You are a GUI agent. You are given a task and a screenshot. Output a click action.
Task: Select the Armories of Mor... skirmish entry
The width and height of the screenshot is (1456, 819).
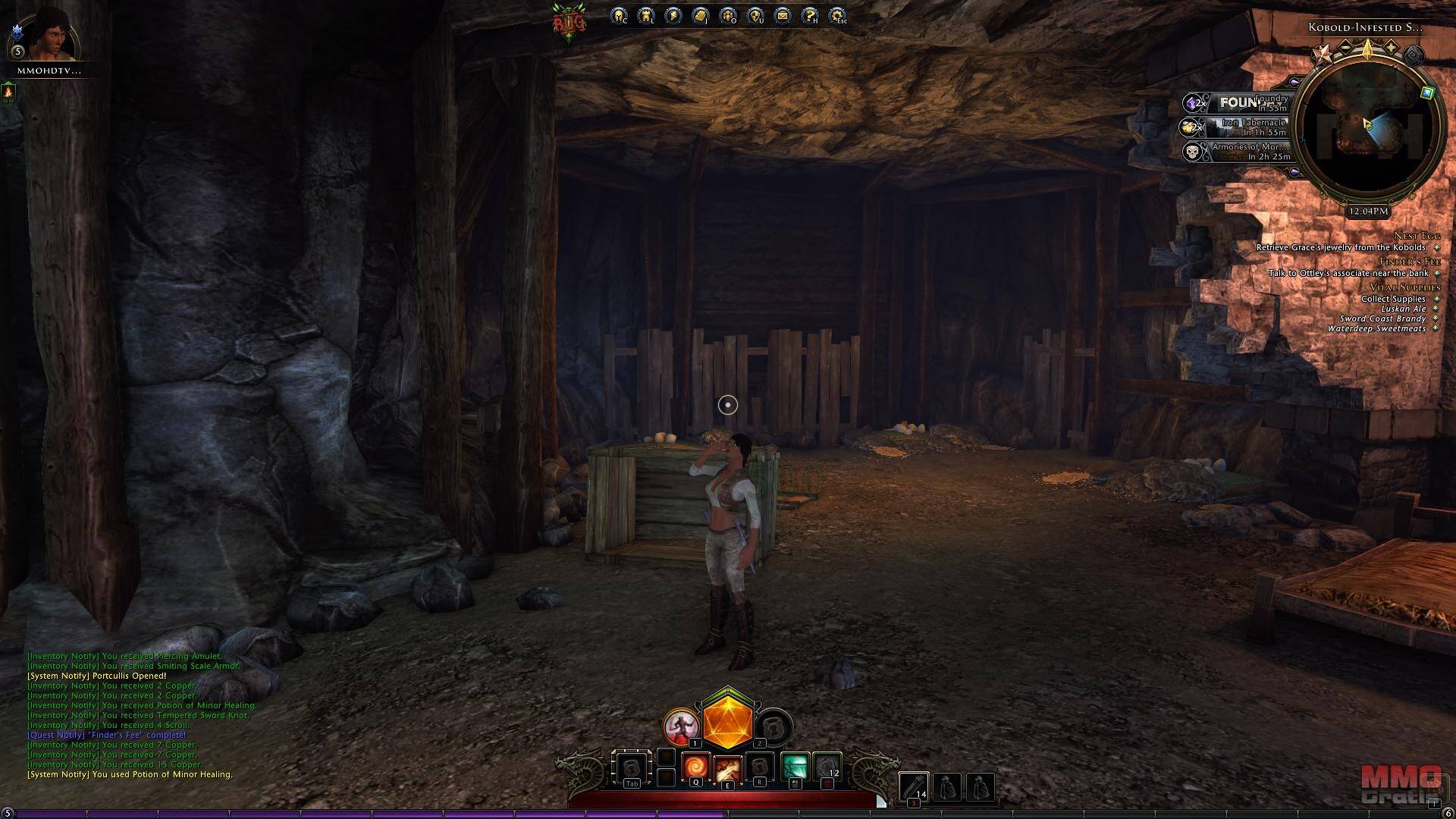tap(1247, 152)
